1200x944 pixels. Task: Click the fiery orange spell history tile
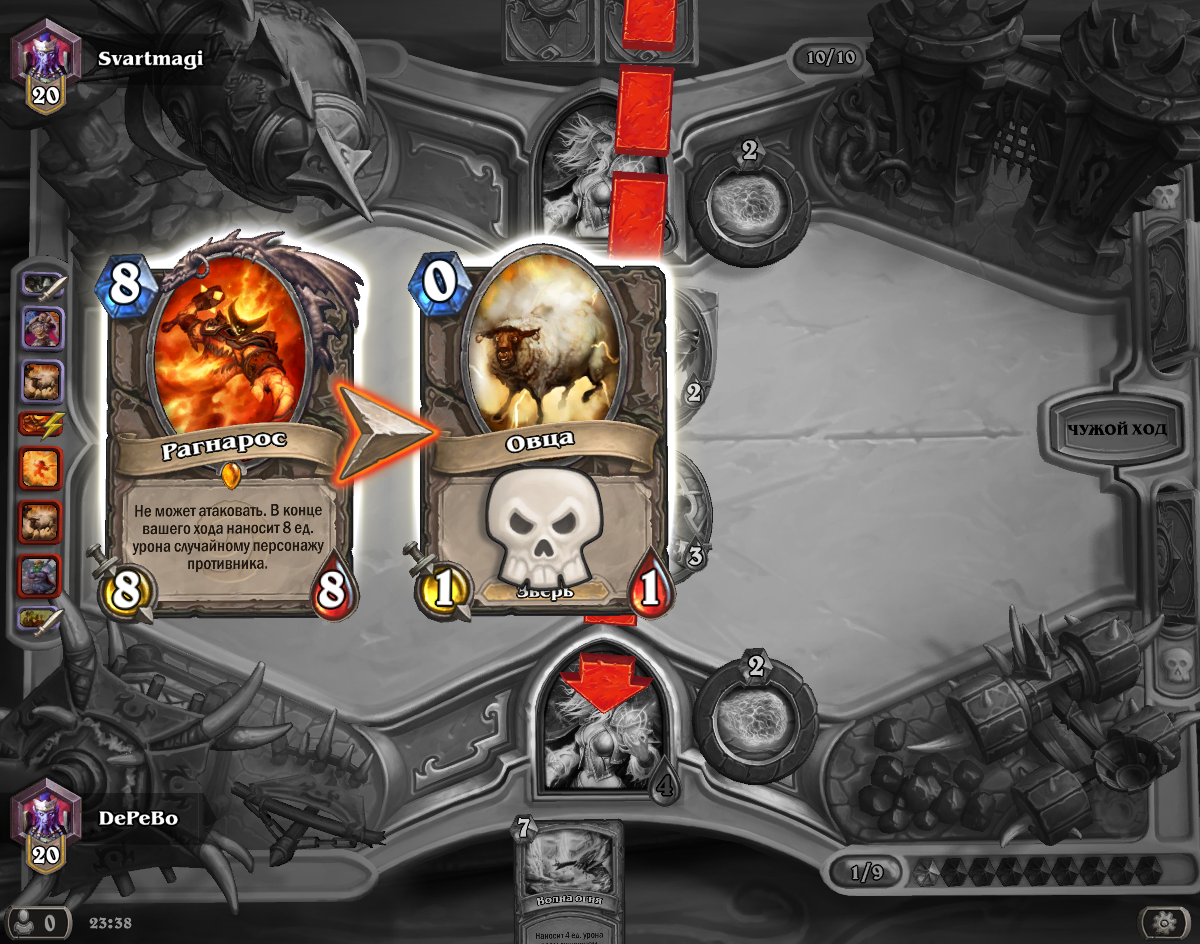40,468
